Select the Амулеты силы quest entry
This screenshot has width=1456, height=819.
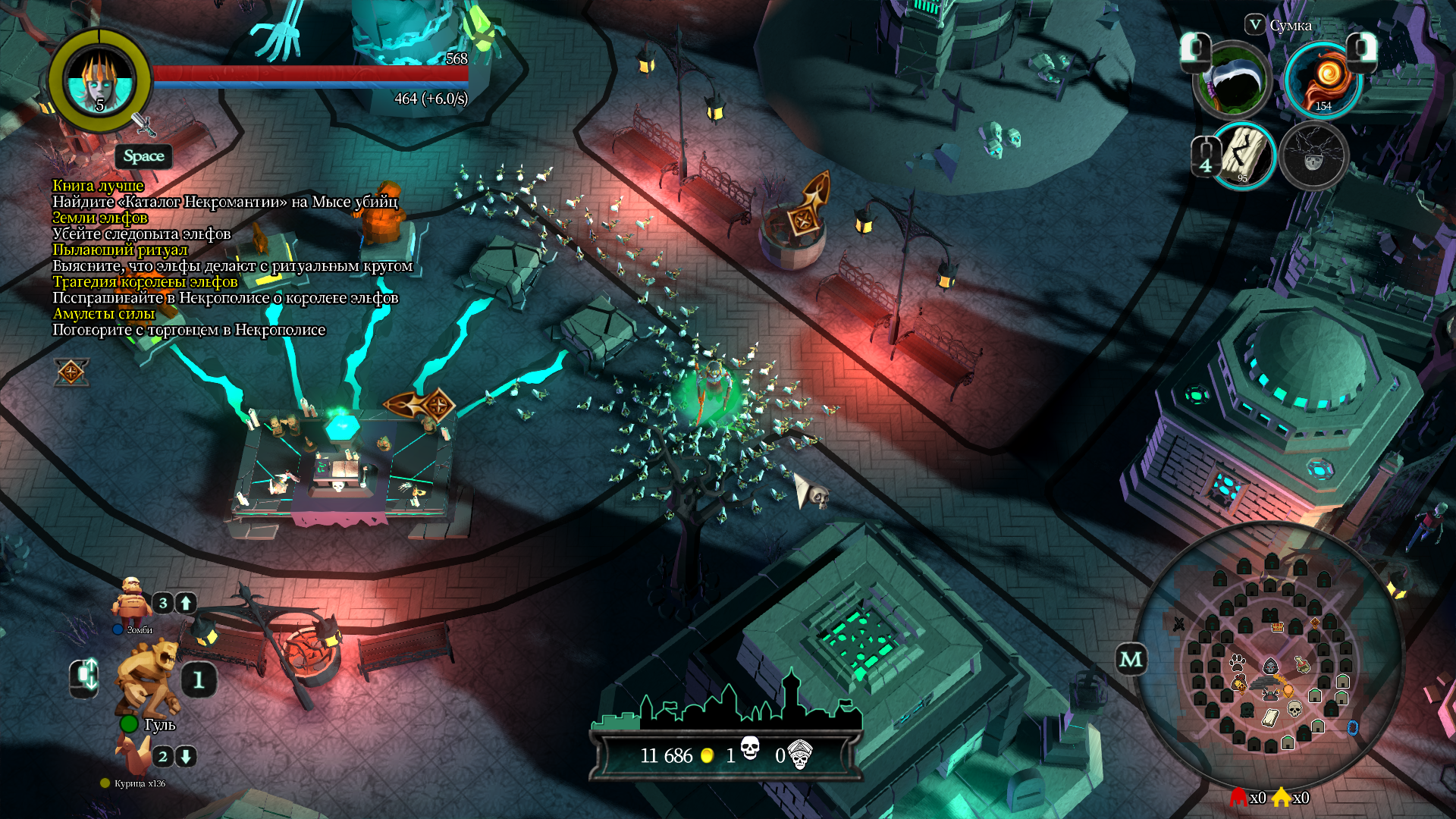pyautogui.click(x=104, y=313)
